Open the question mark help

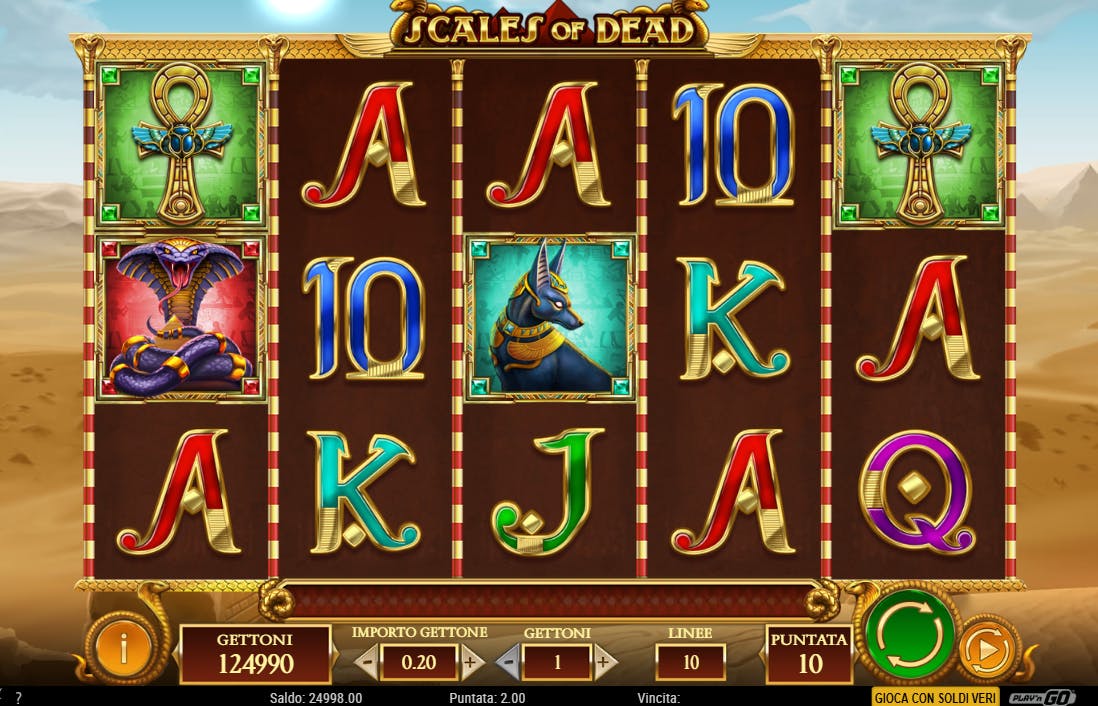coord(18,698)
